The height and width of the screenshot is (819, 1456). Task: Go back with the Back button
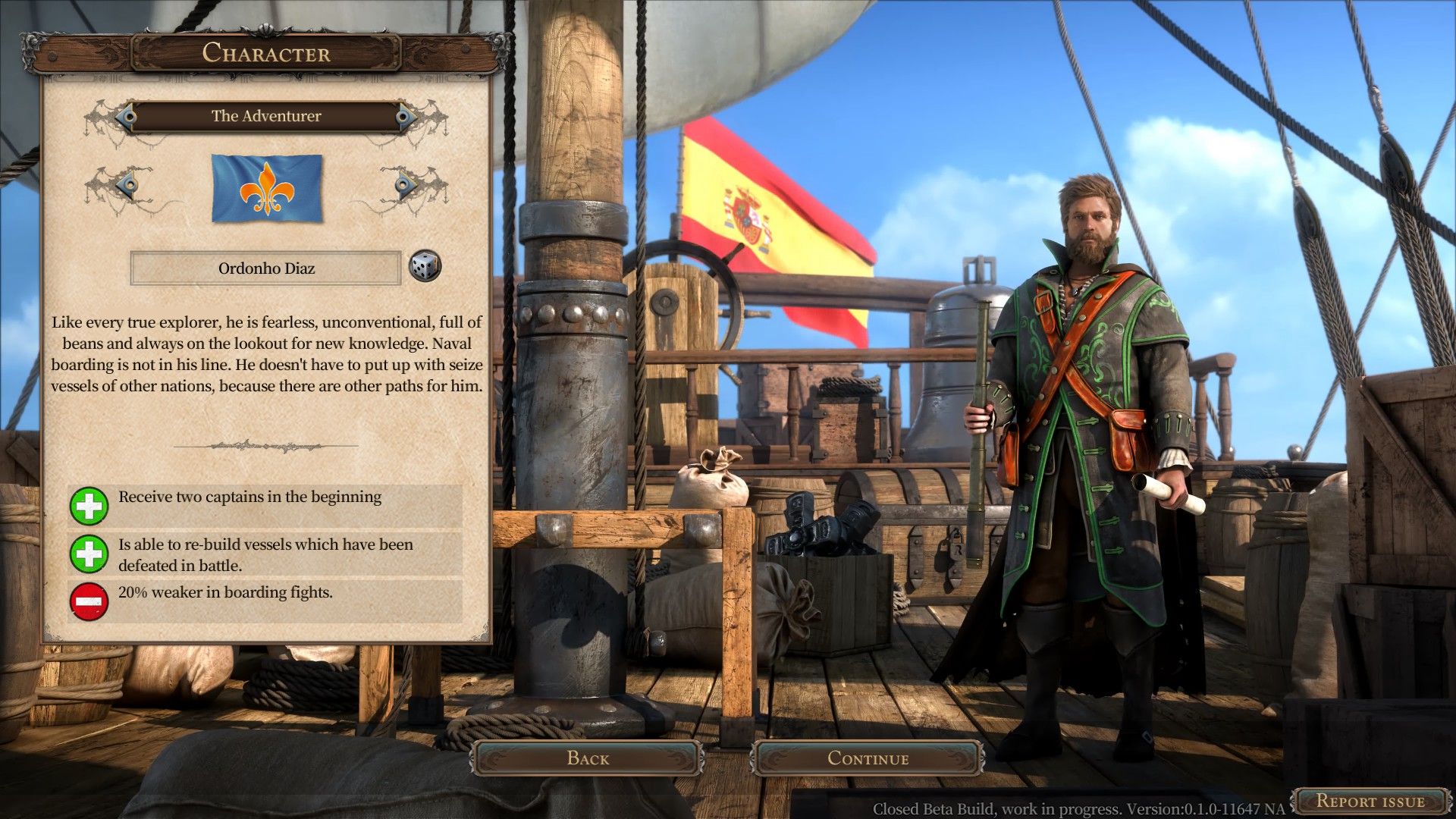[588, 758]
